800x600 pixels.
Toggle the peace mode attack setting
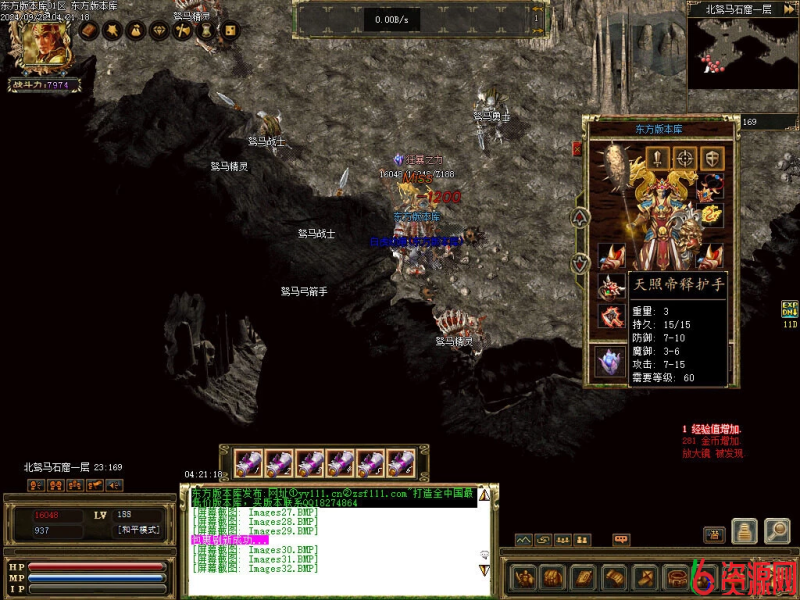tap(138, 530)
